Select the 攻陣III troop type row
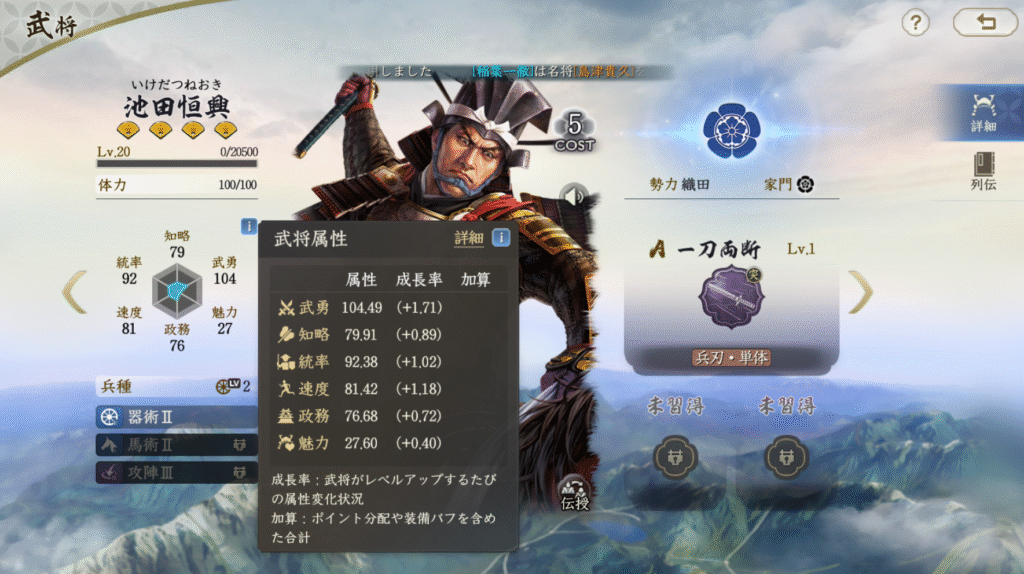 (176, 471)
